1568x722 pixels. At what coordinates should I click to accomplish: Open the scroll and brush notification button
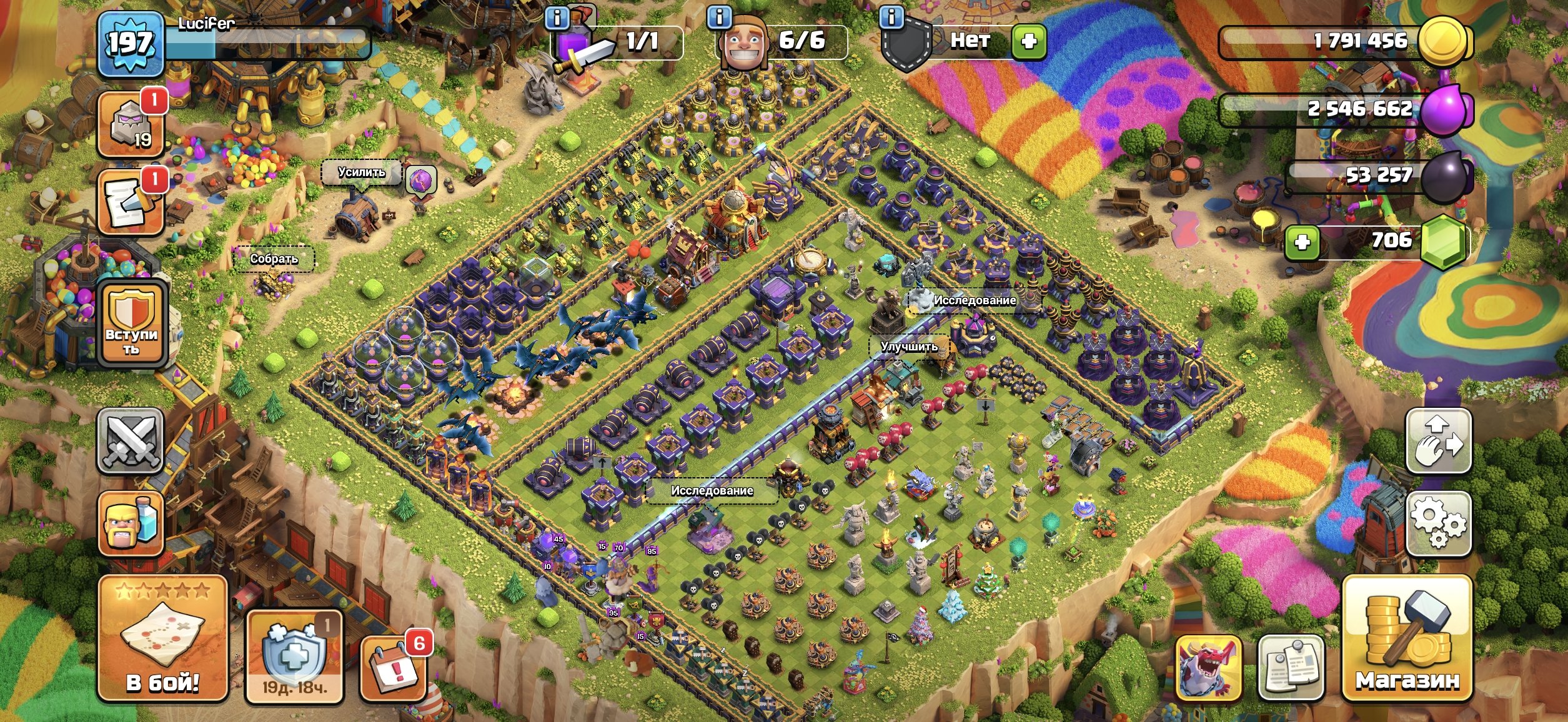pos(131,202)
